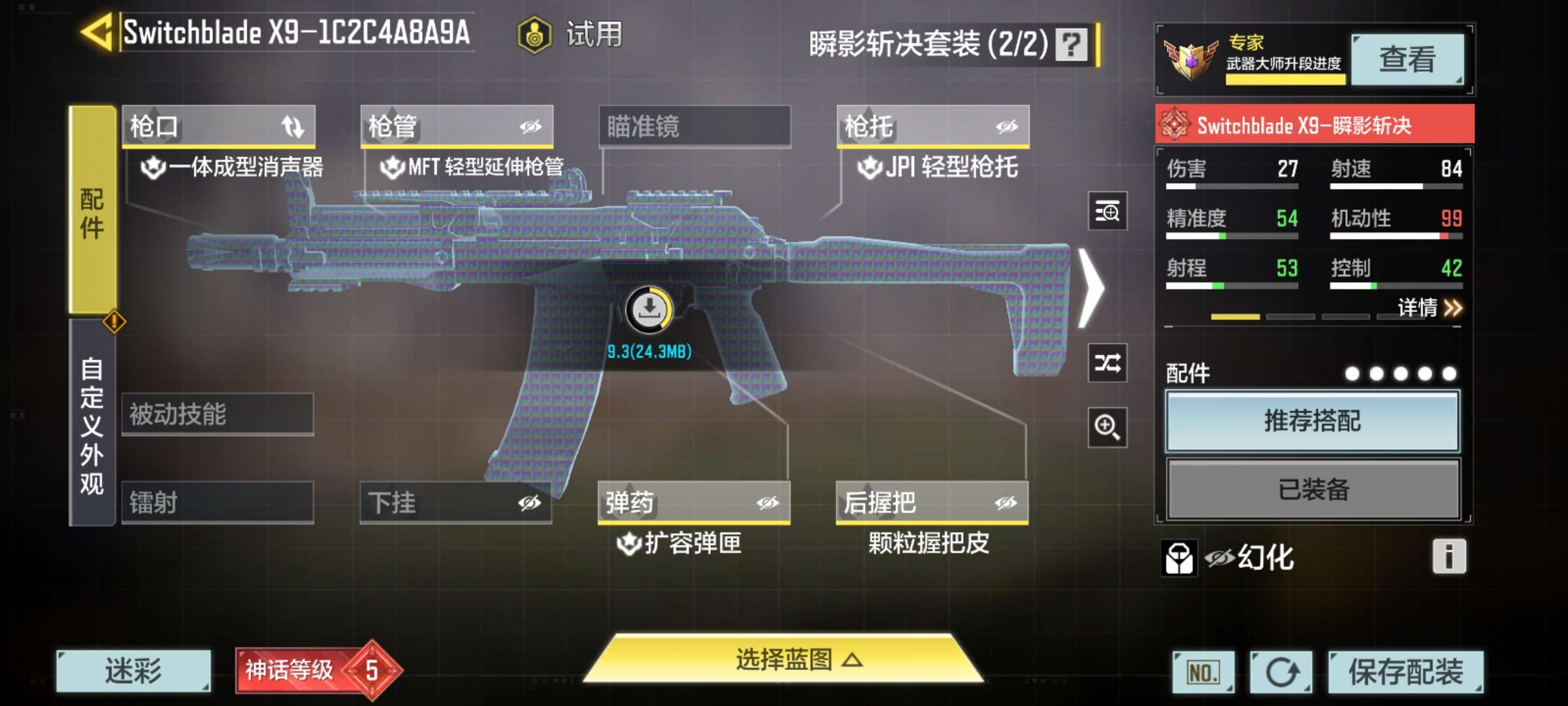Click the magnifier zoom icon
The height and width of the screenshot is (706, 1568).
[1107, 428]
